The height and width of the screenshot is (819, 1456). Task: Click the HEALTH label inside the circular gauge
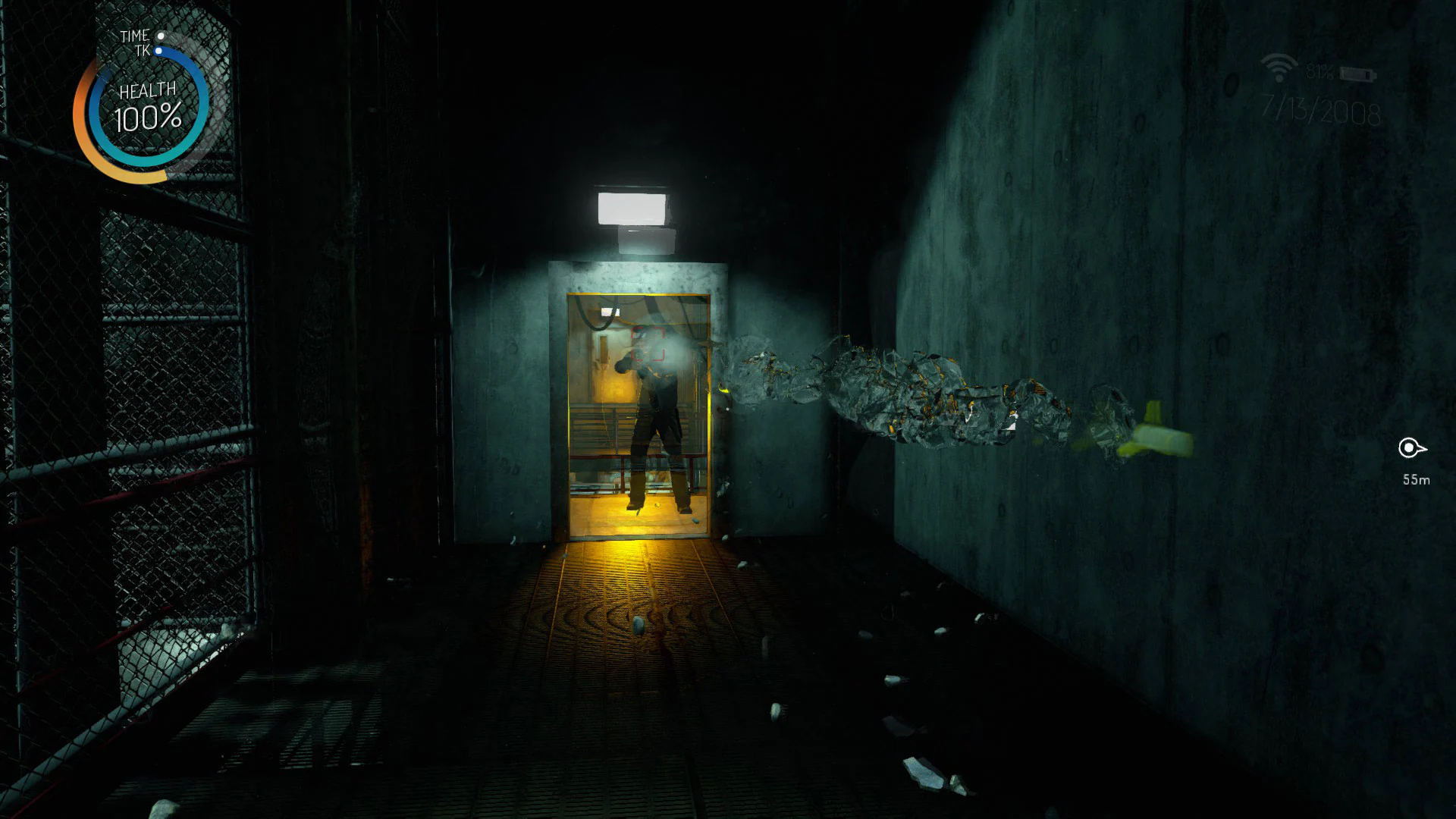149,89
